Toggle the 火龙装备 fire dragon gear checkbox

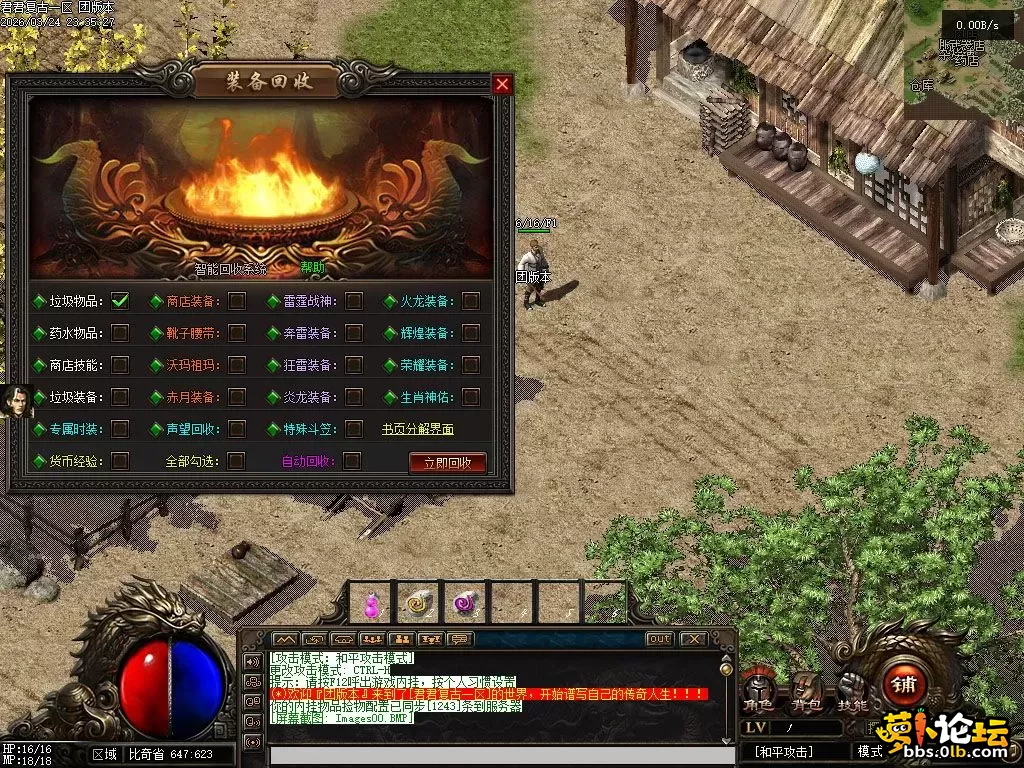(471, 300)
